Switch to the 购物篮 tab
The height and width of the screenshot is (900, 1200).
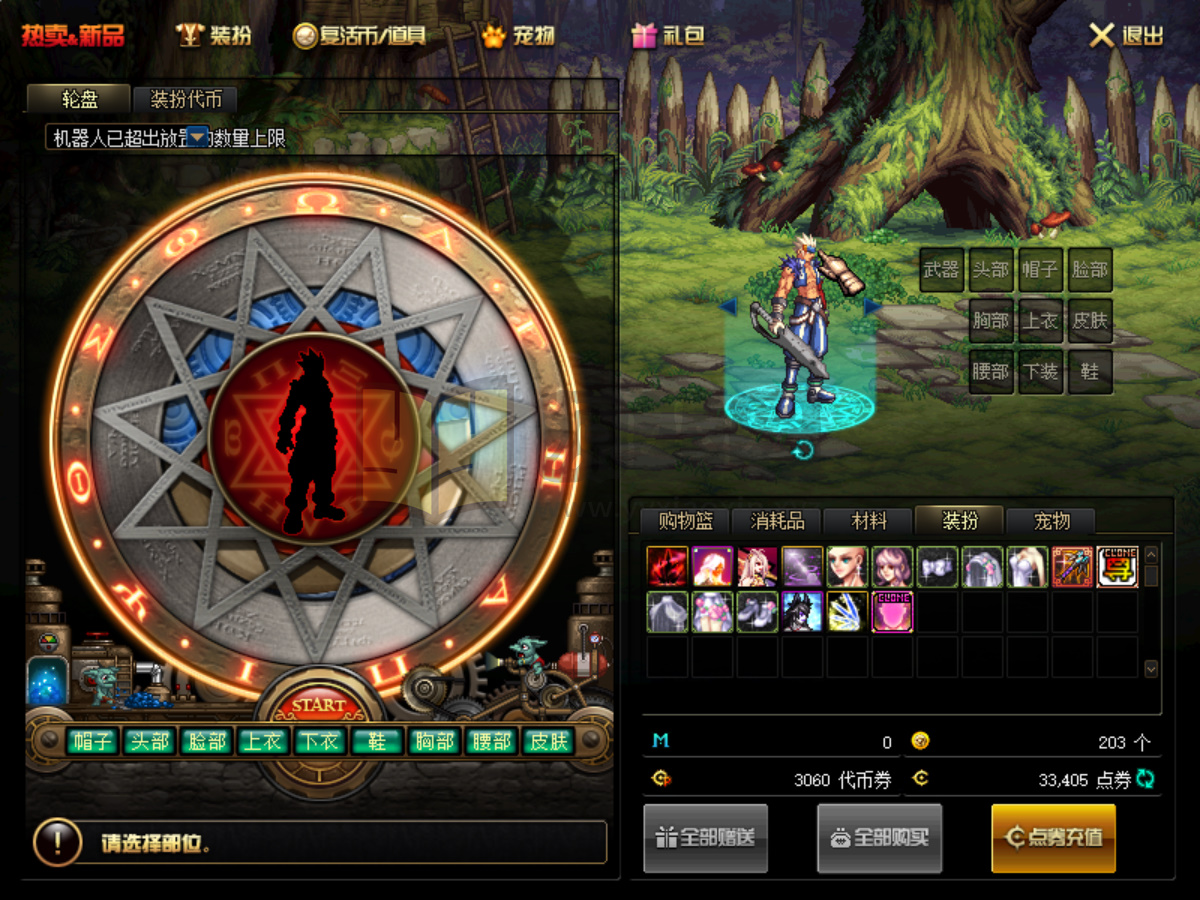click(x=685, y=521)
